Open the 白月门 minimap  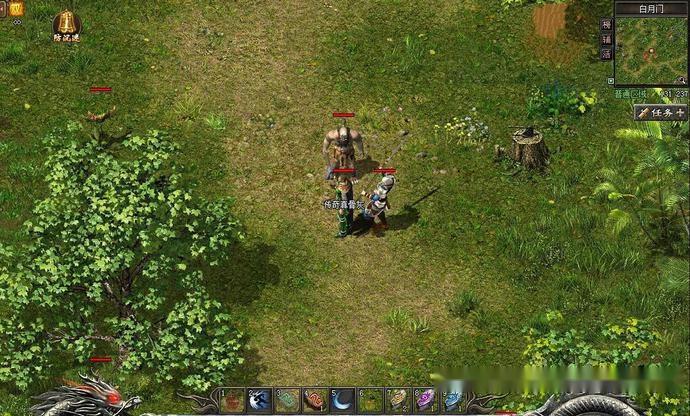point(650,50)
